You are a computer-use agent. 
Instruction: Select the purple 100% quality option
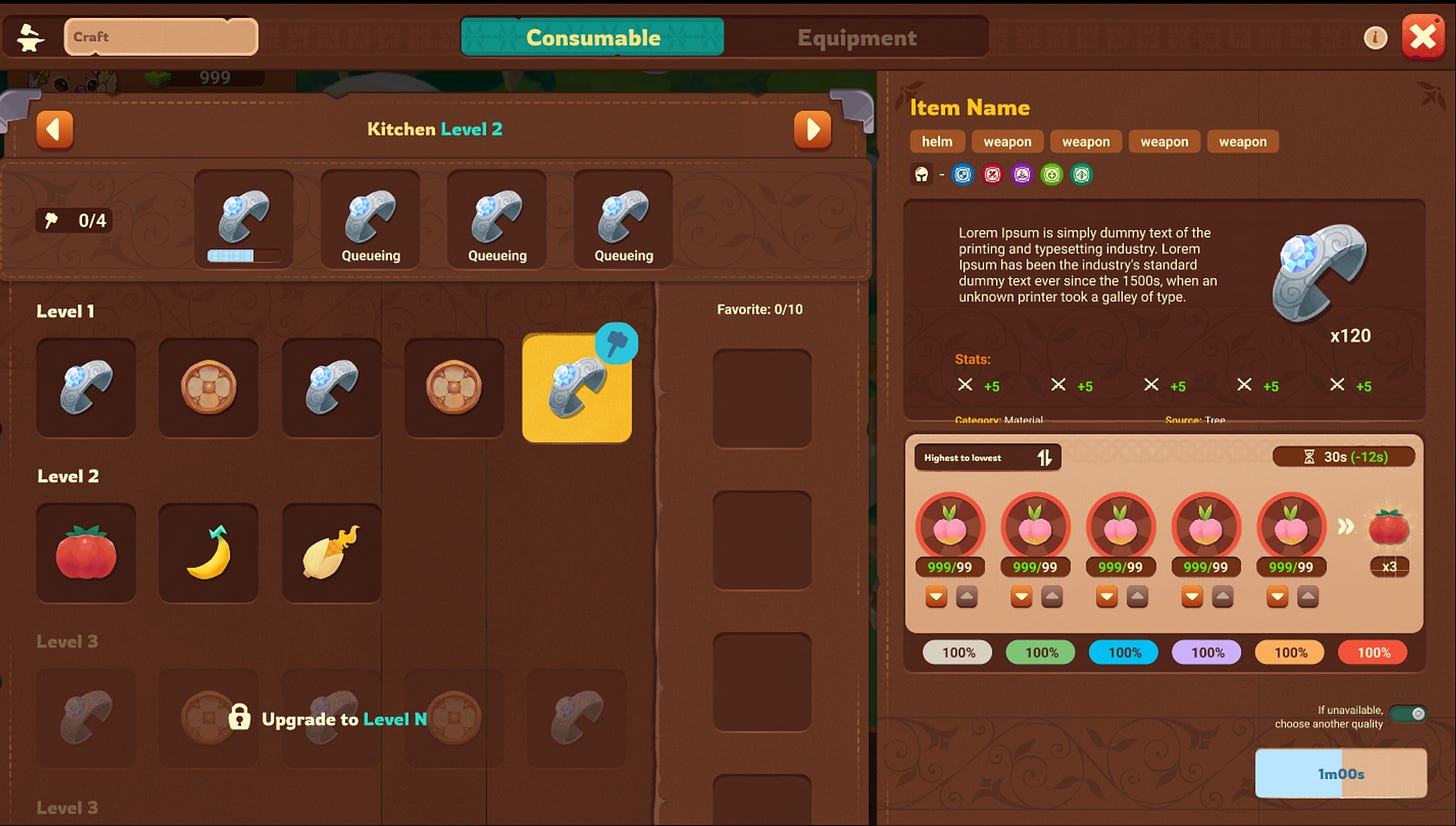tap(1206, 652)
